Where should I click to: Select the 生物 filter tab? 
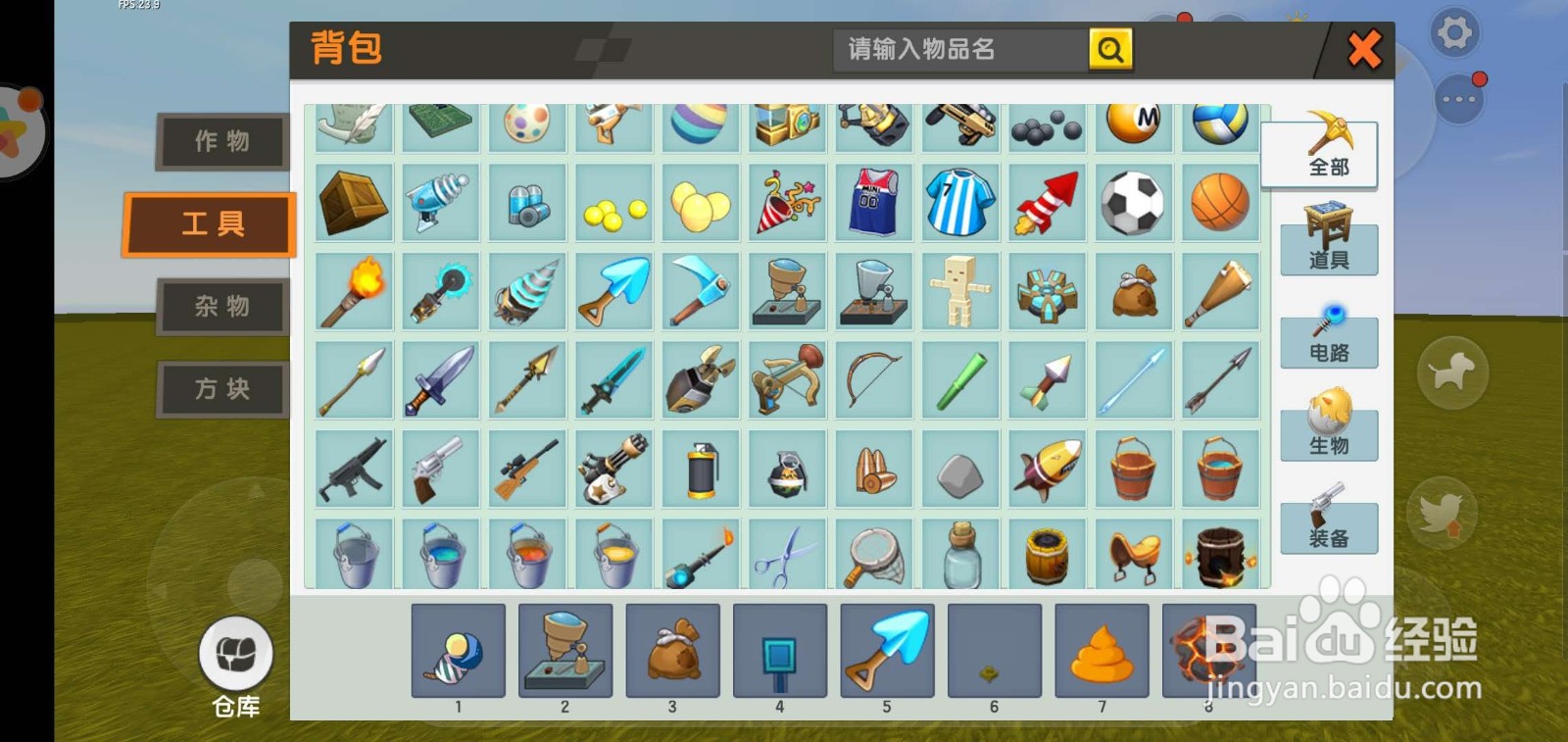1329,434
